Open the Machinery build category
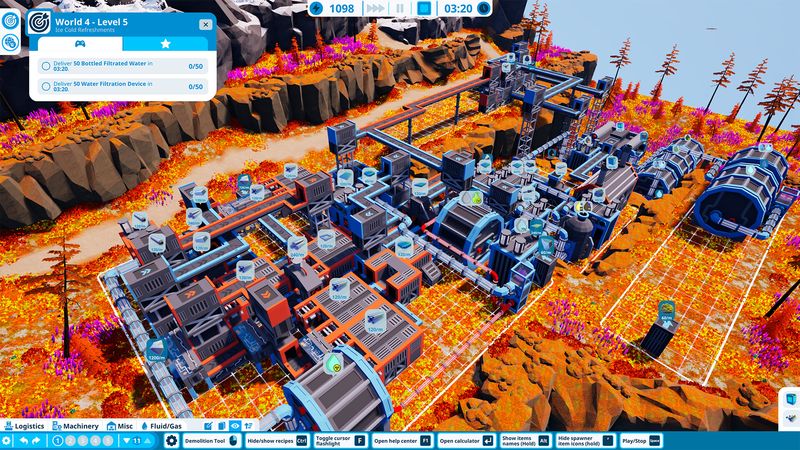The width and height of the screenshot is (800, 450). (x=78, y=426)
